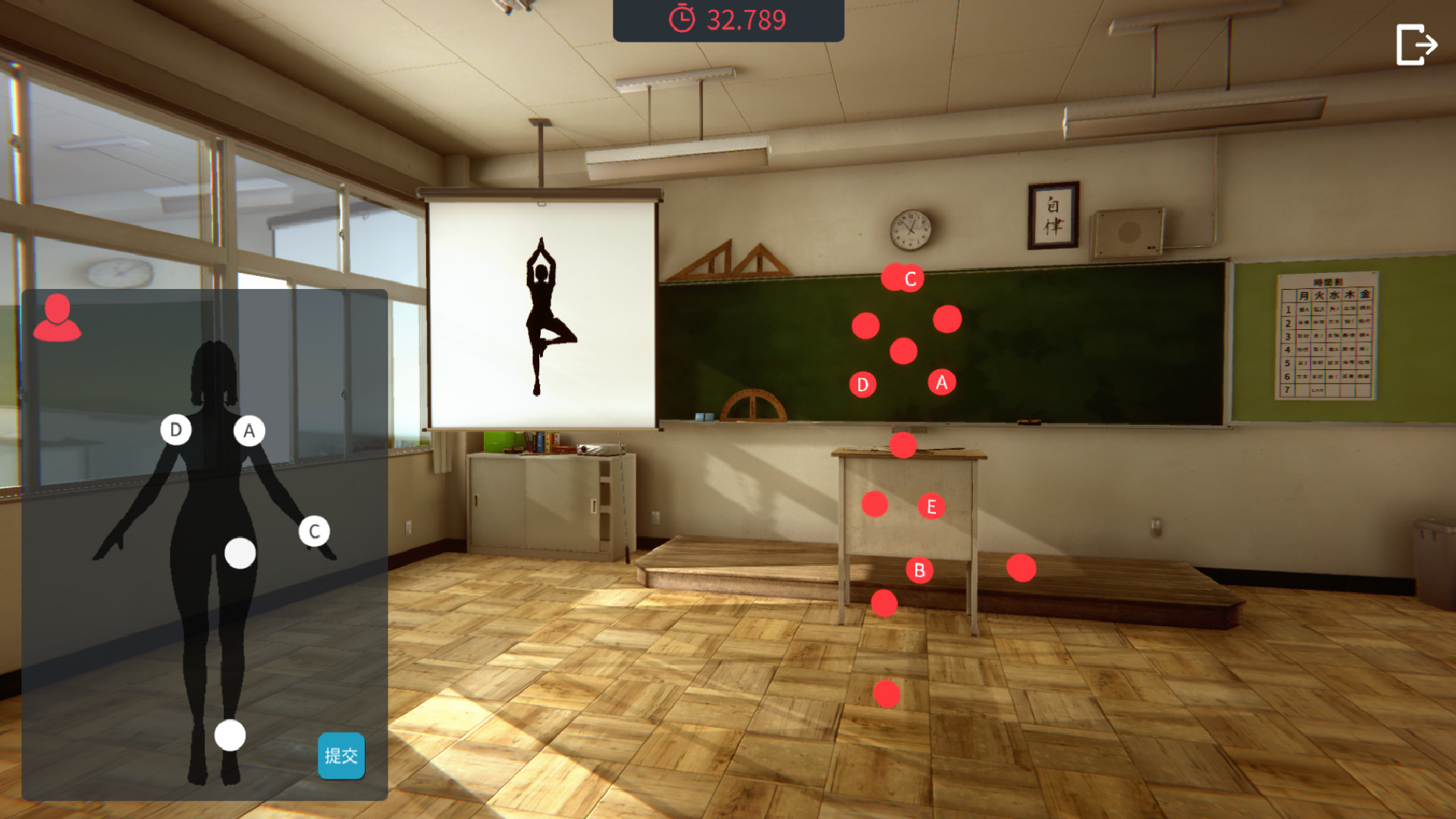
Task: Click the exit door icon top right
Action: [1415, 43]
